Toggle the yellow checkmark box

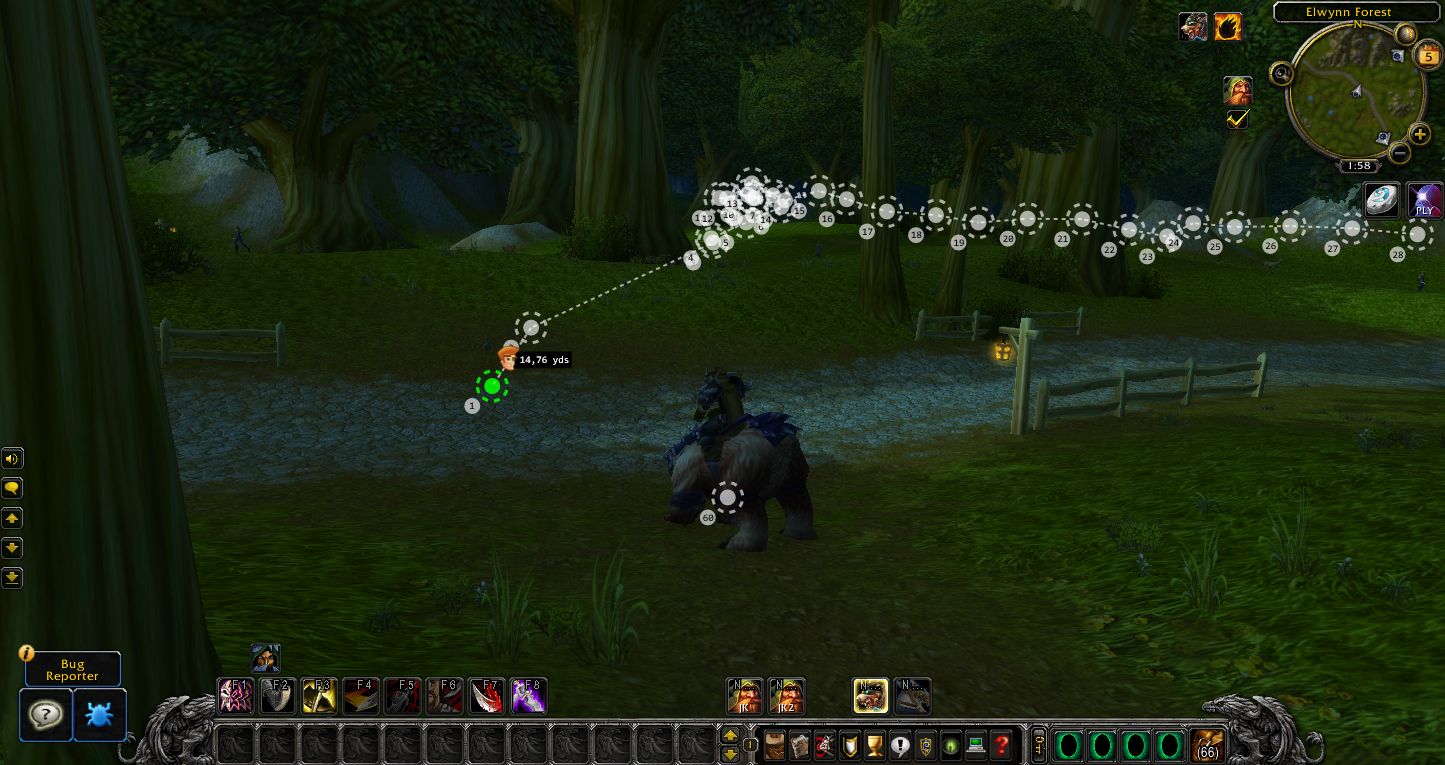[x=1238, y=119]
